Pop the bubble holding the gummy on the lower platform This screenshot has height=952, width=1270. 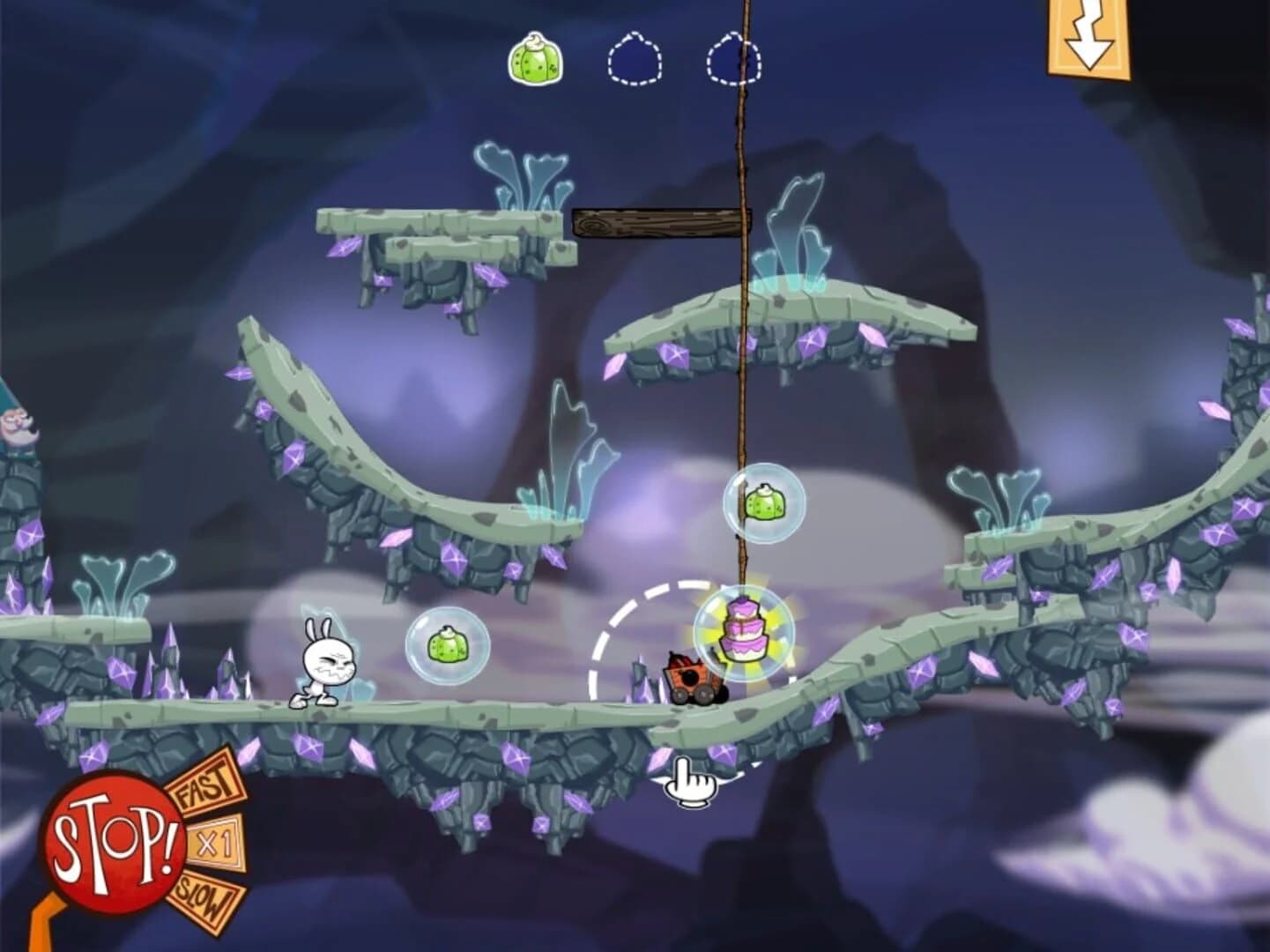[448, 646]
